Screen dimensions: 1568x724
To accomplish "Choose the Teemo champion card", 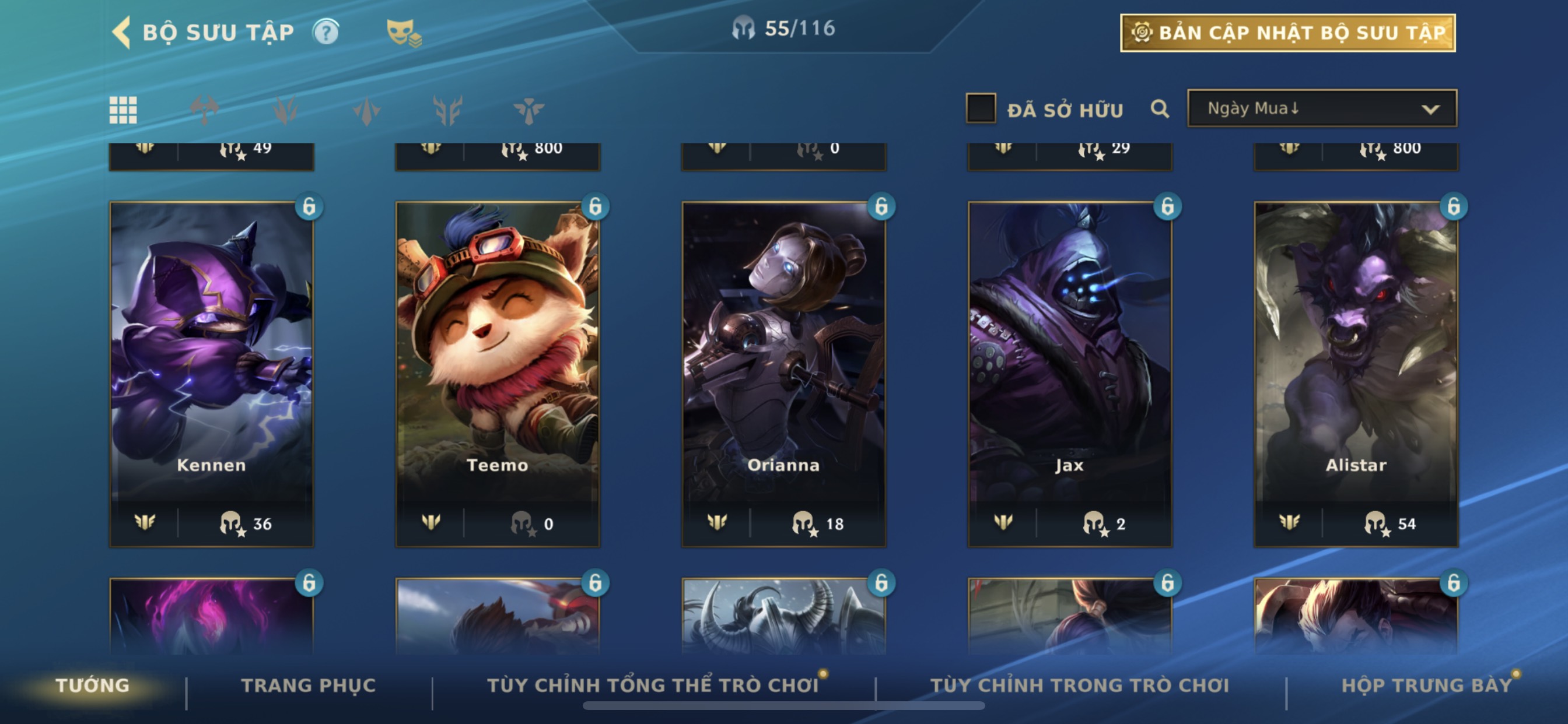I will (498, 365).
